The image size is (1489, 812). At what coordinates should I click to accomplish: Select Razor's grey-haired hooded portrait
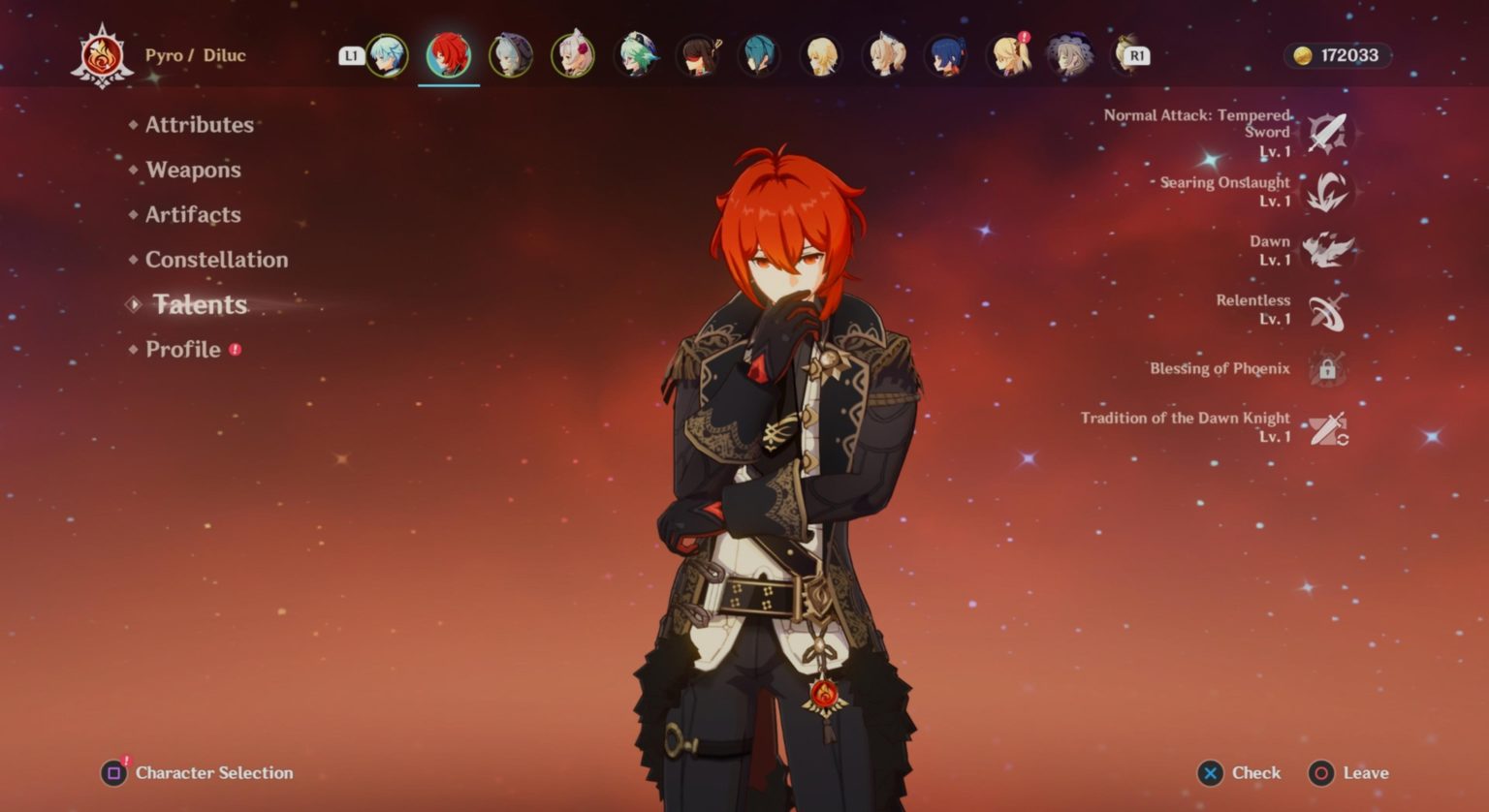coord(511,56)
